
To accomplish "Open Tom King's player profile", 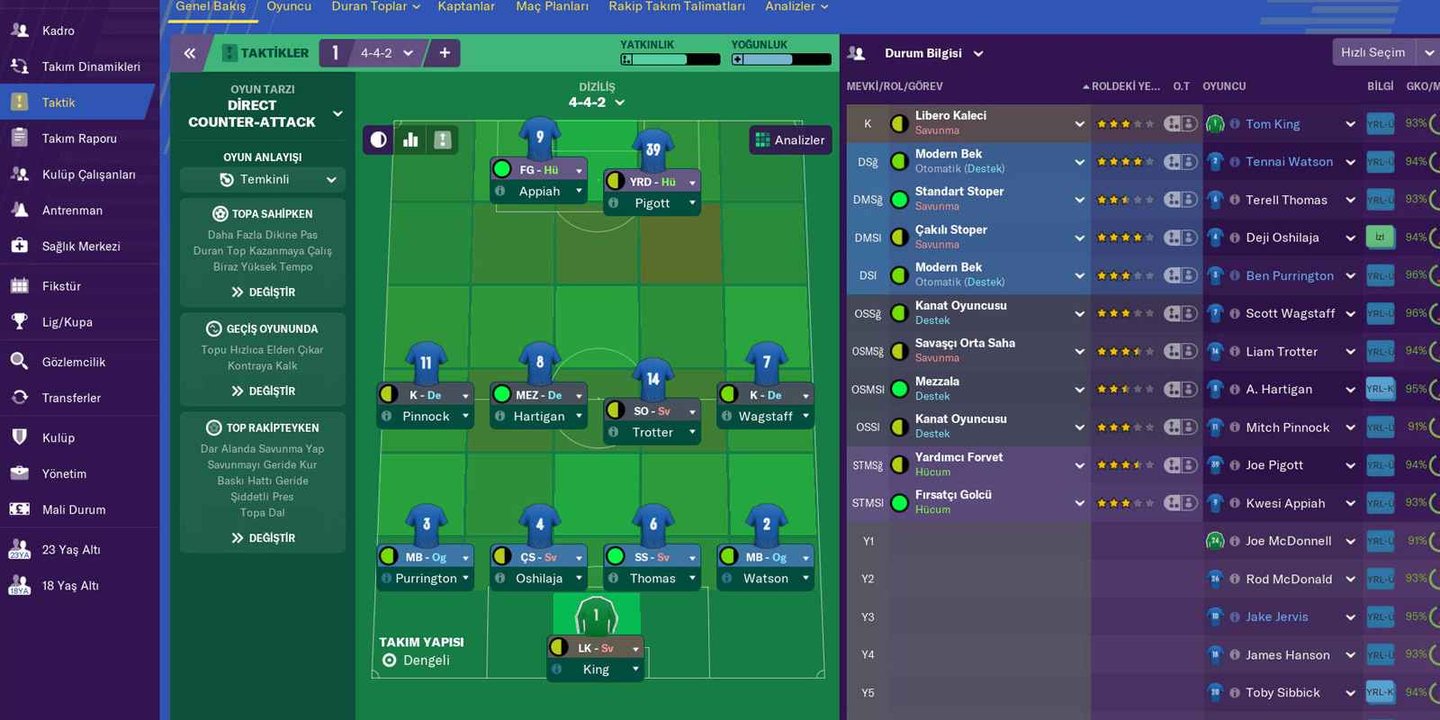I will pos(1272,123).
